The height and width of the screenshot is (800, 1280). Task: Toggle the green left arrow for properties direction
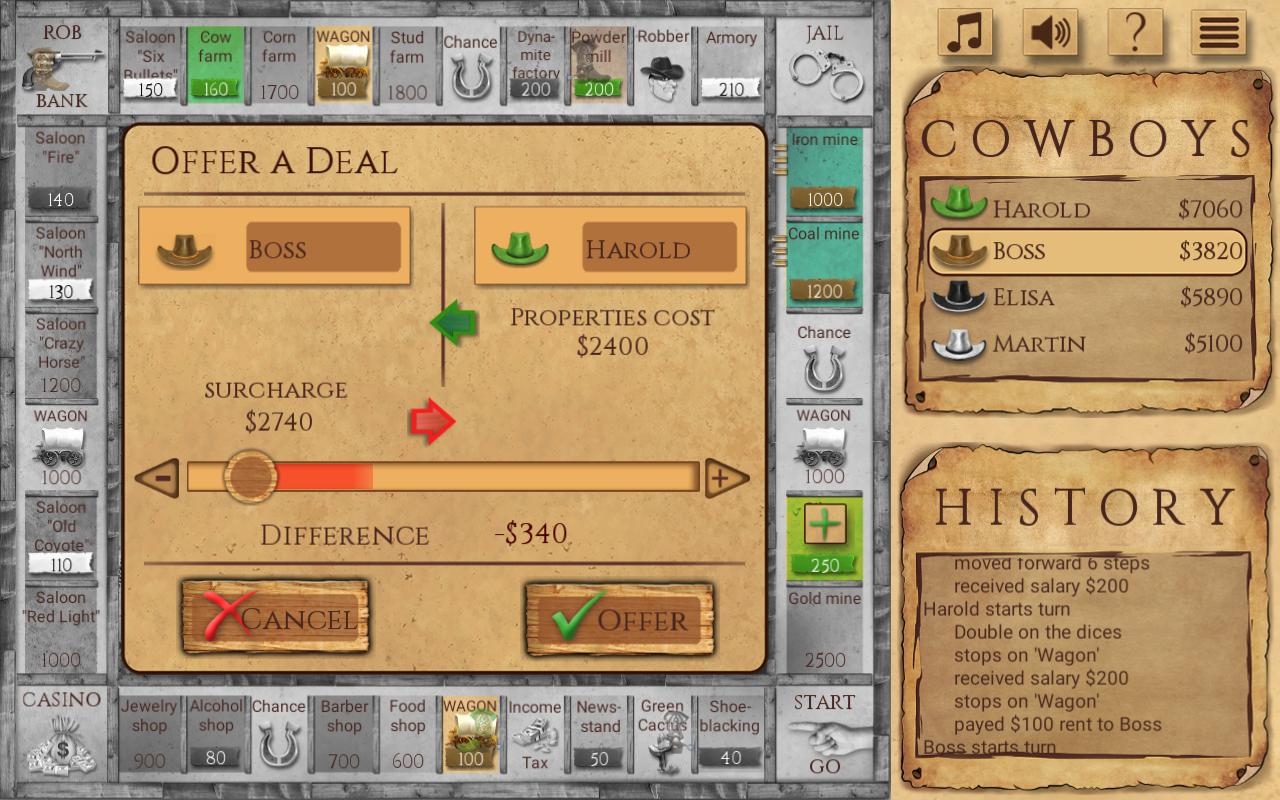tap(454, 324)
